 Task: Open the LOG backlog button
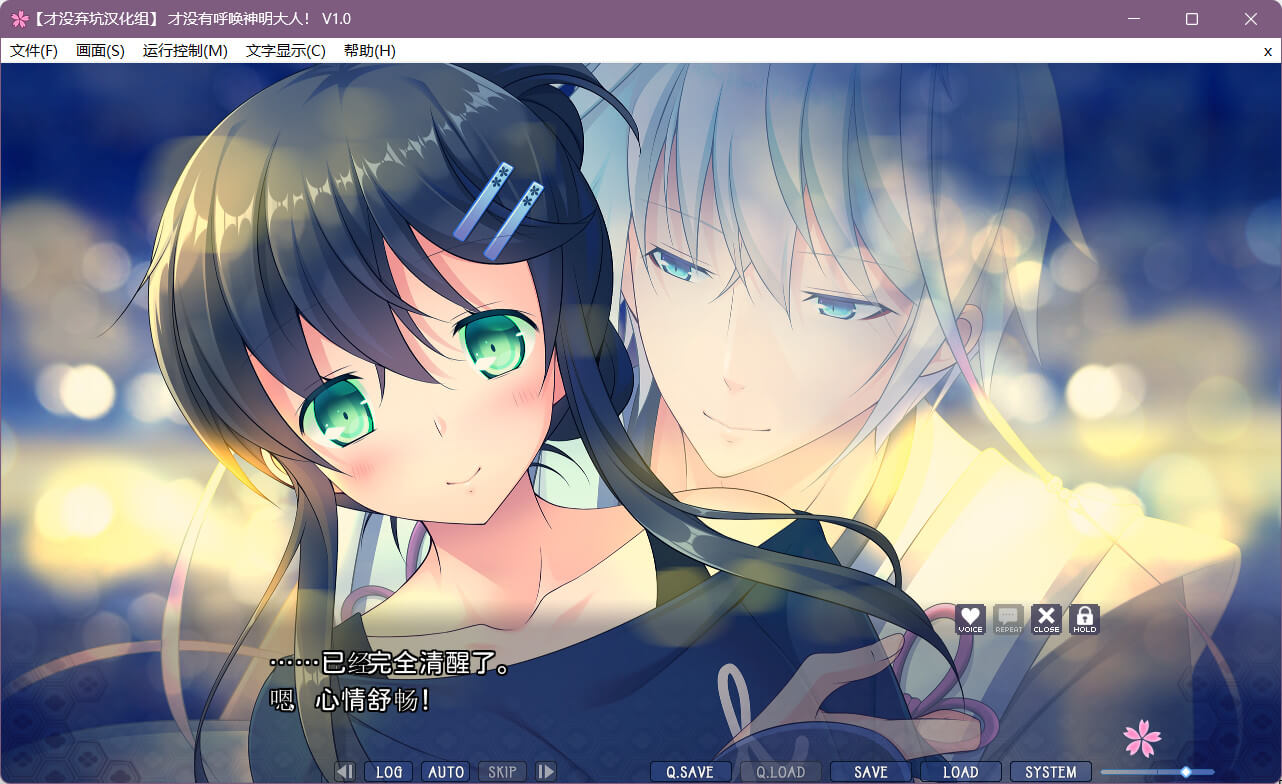pyautogui.click(x=389, y=772)
